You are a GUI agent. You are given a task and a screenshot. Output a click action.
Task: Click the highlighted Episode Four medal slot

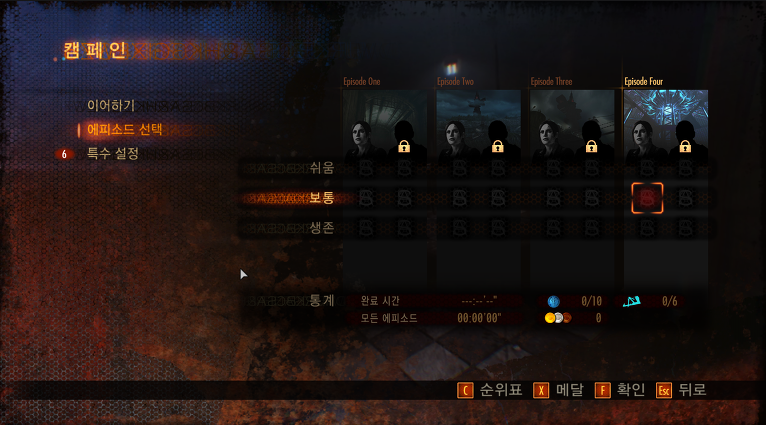pos(647,198)
